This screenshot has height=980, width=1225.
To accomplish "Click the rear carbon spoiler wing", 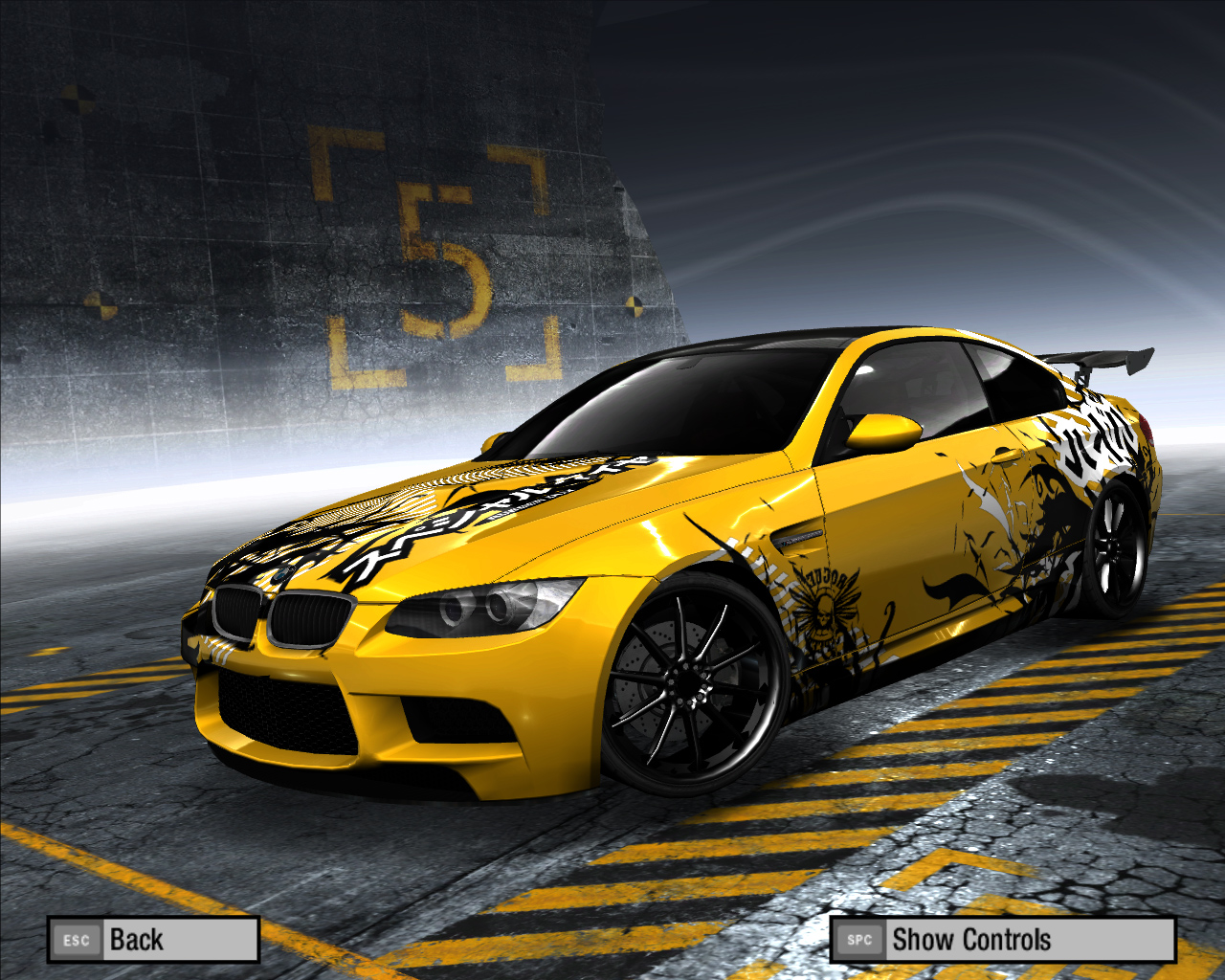I will [1101, 359].
